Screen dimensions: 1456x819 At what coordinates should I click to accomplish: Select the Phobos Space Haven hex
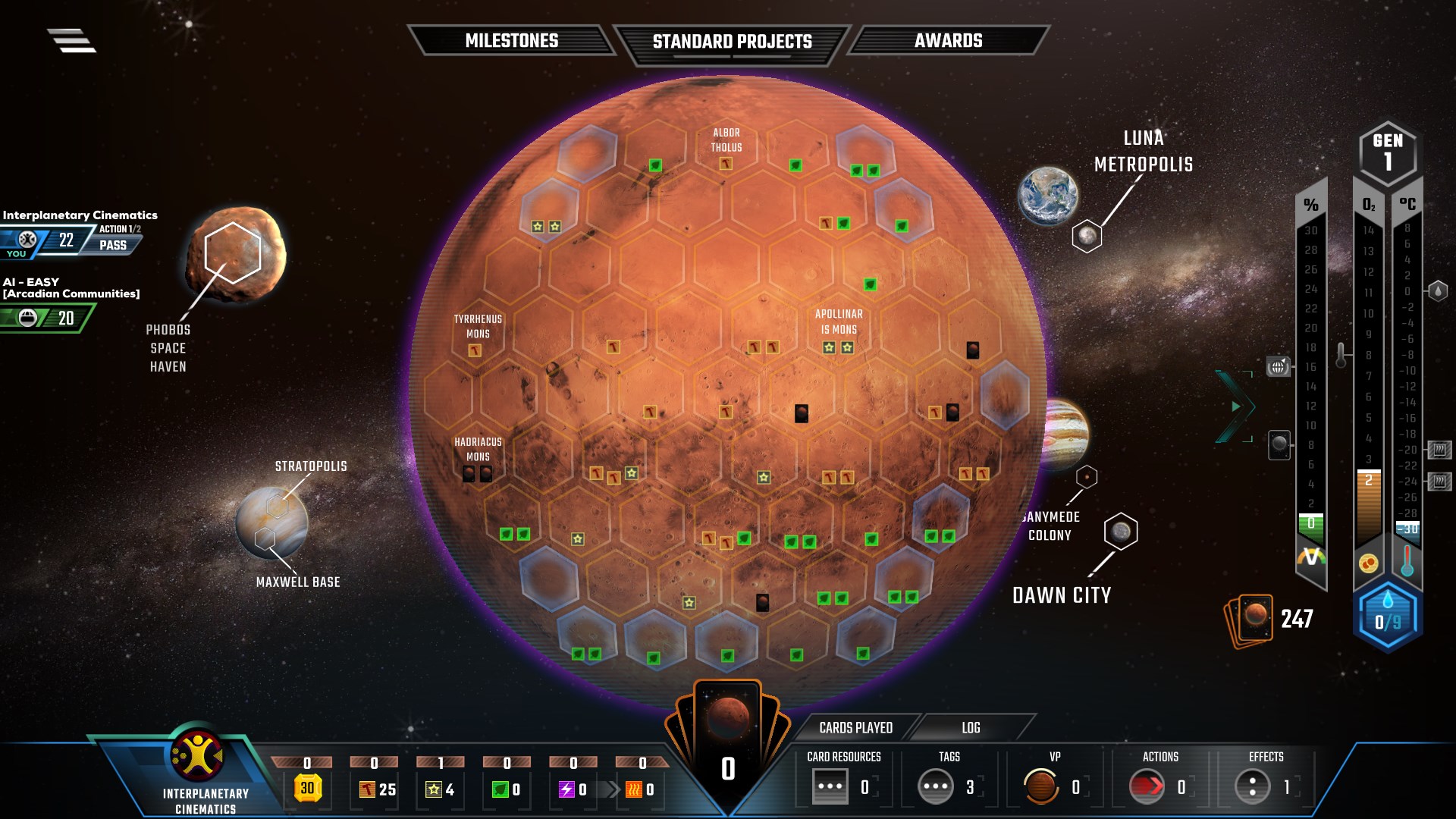coord(232,253)
